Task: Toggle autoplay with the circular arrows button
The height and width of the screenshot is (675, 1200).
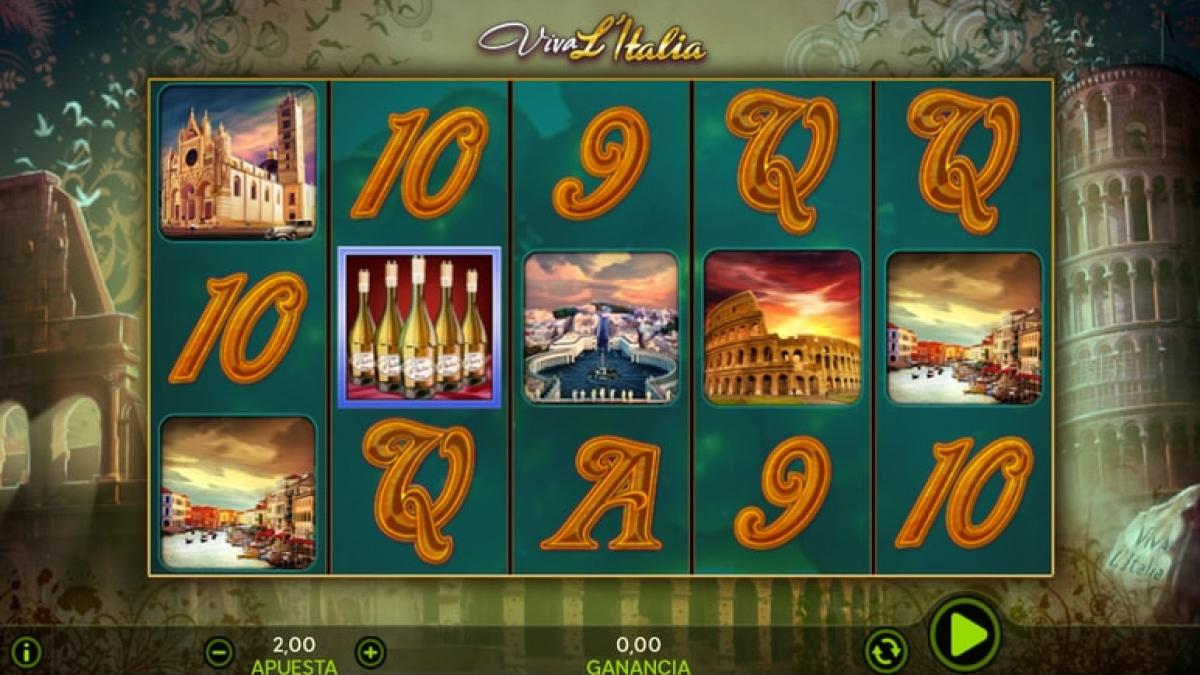Action: pos(885,650)
